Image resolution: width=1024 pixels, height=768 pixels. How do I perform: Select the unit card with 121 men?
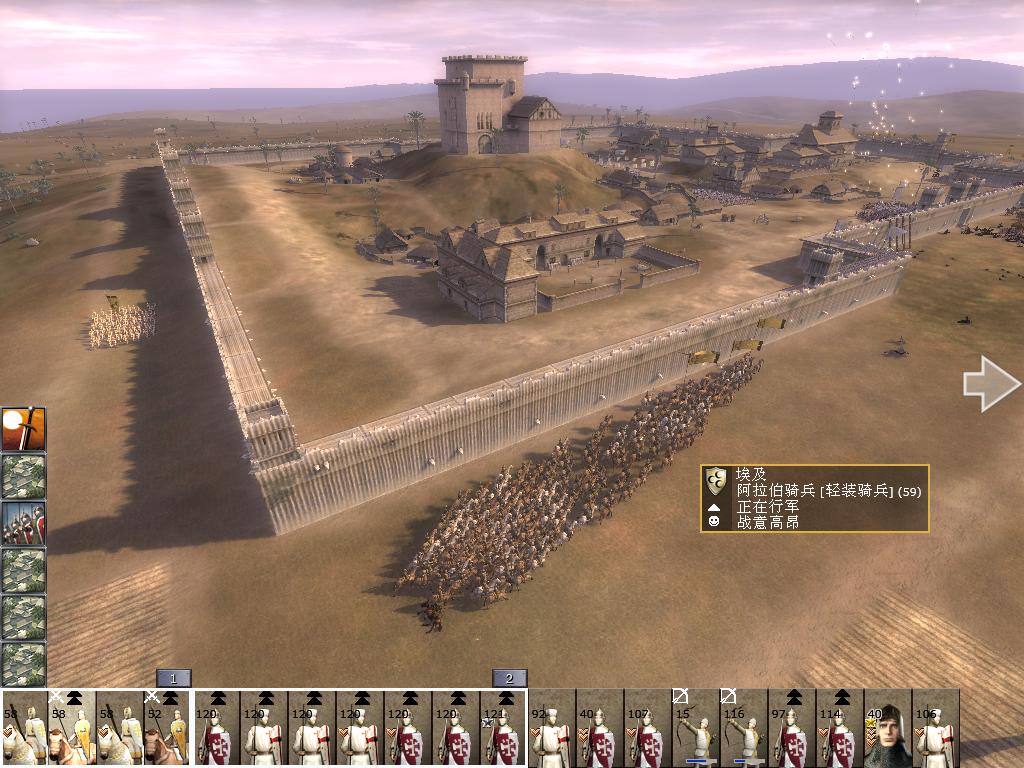point(503,728)
